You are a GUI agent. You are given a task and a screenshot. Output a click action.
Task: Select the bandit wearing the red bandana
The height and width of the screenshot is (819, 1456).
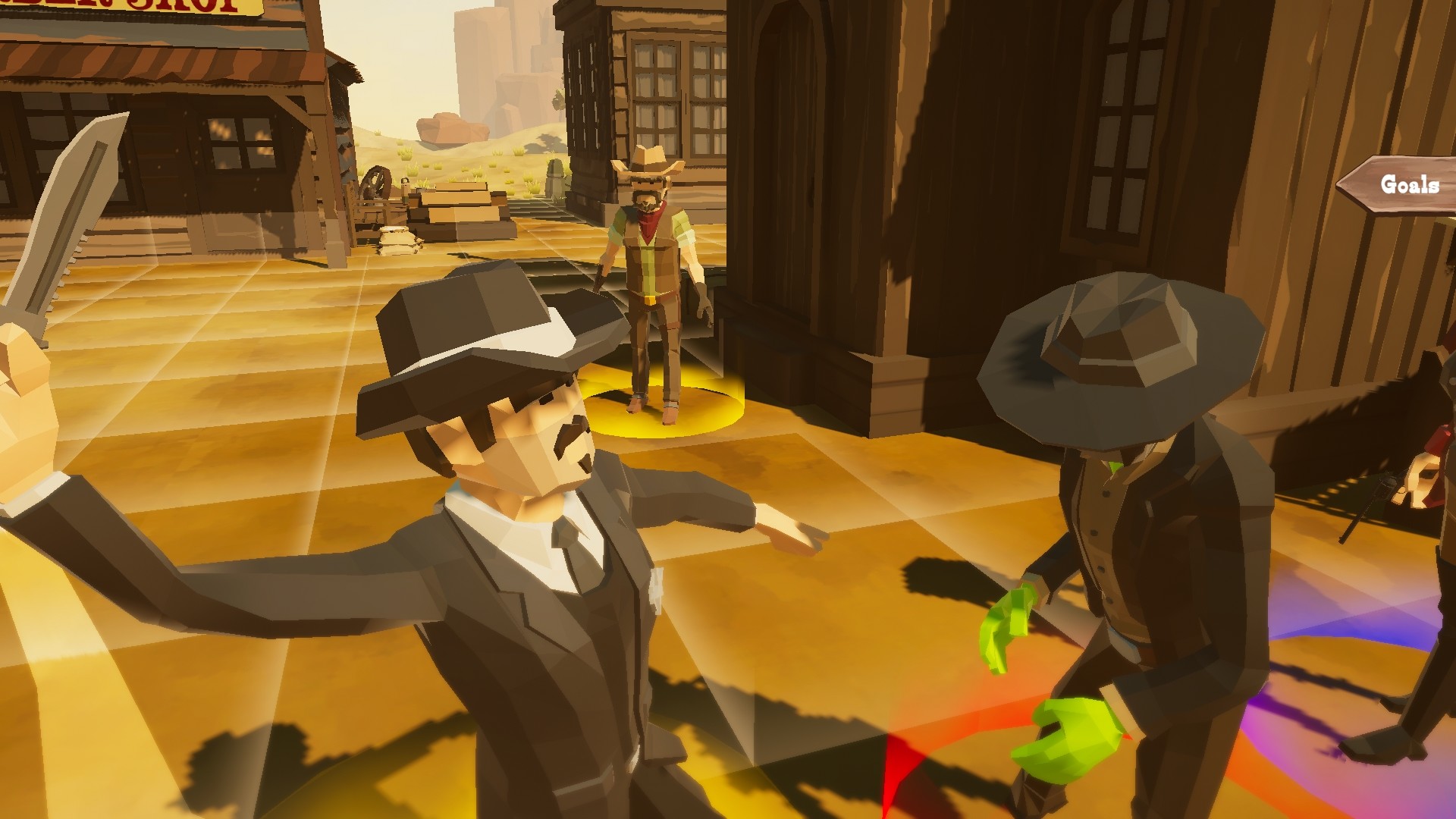coord(654,250)
